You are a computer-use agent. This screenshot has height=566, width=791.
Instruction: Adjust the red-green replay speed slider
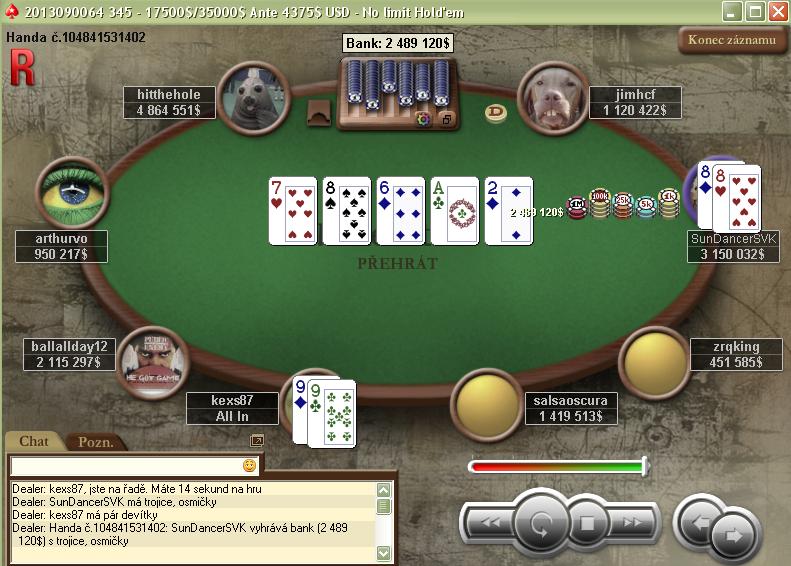pos(644,466)
